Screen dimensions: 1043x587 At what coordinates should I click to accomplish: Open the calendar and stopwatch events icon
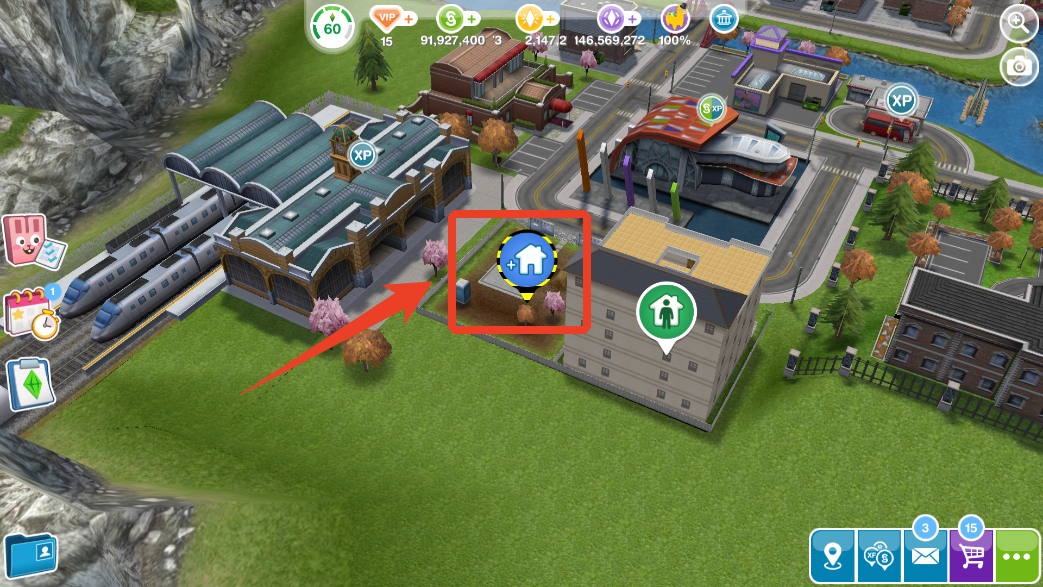point(30,313)
